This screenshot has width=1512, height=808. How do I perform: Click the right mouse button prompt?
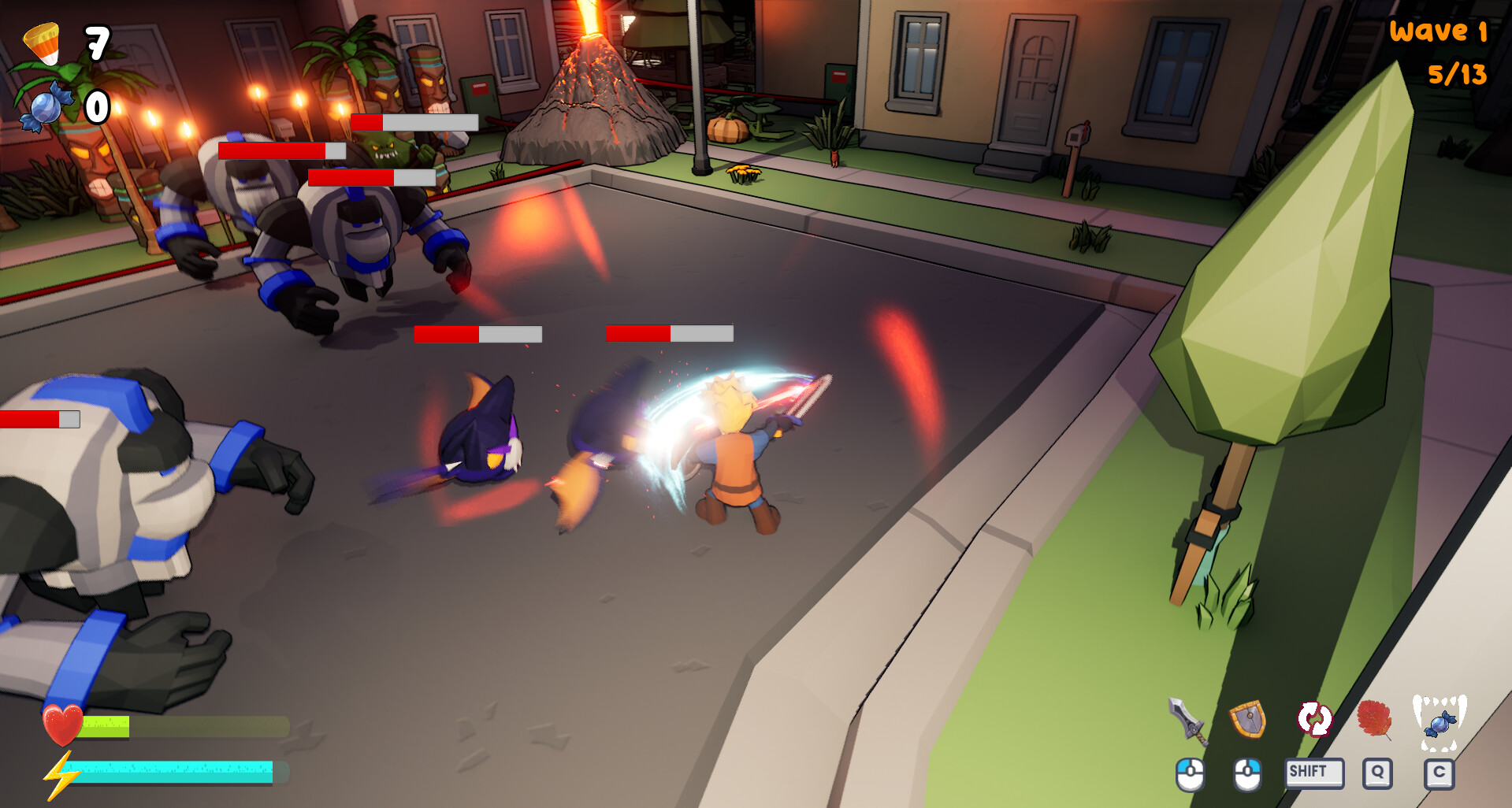1247,773
